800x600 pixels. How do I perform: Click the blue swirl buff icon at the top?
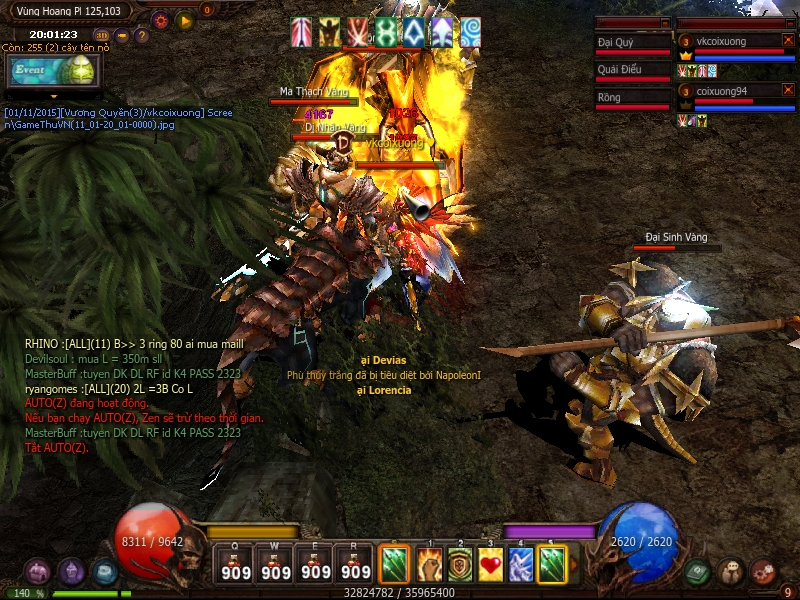coord(470,33)
